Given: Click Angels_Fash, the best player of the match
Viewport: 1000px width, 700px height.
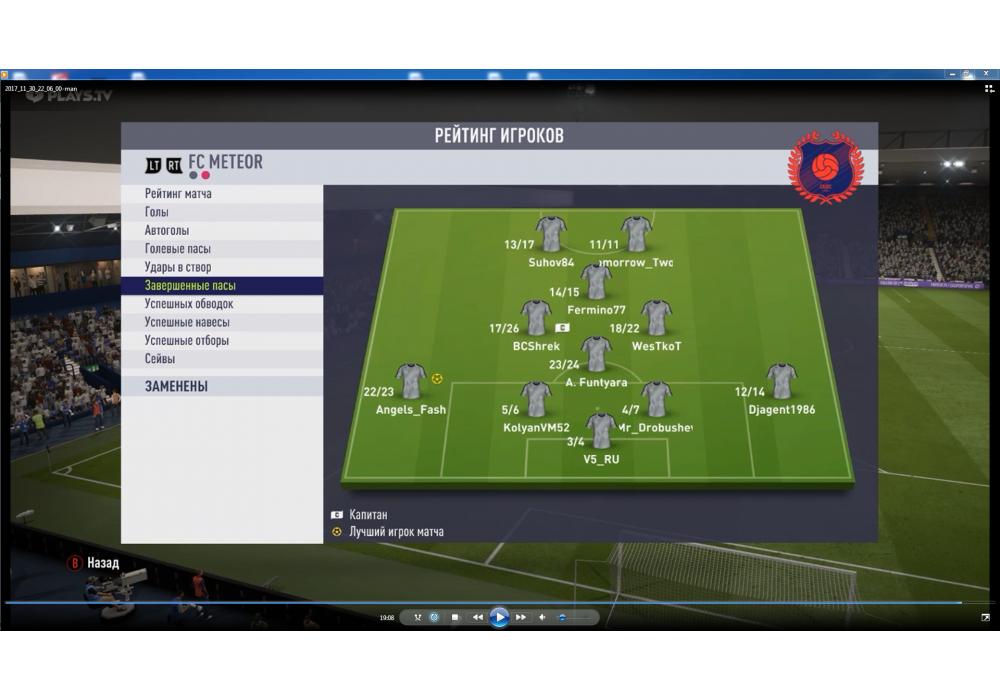Looking at the screenshot, I should tap(411, 380).
